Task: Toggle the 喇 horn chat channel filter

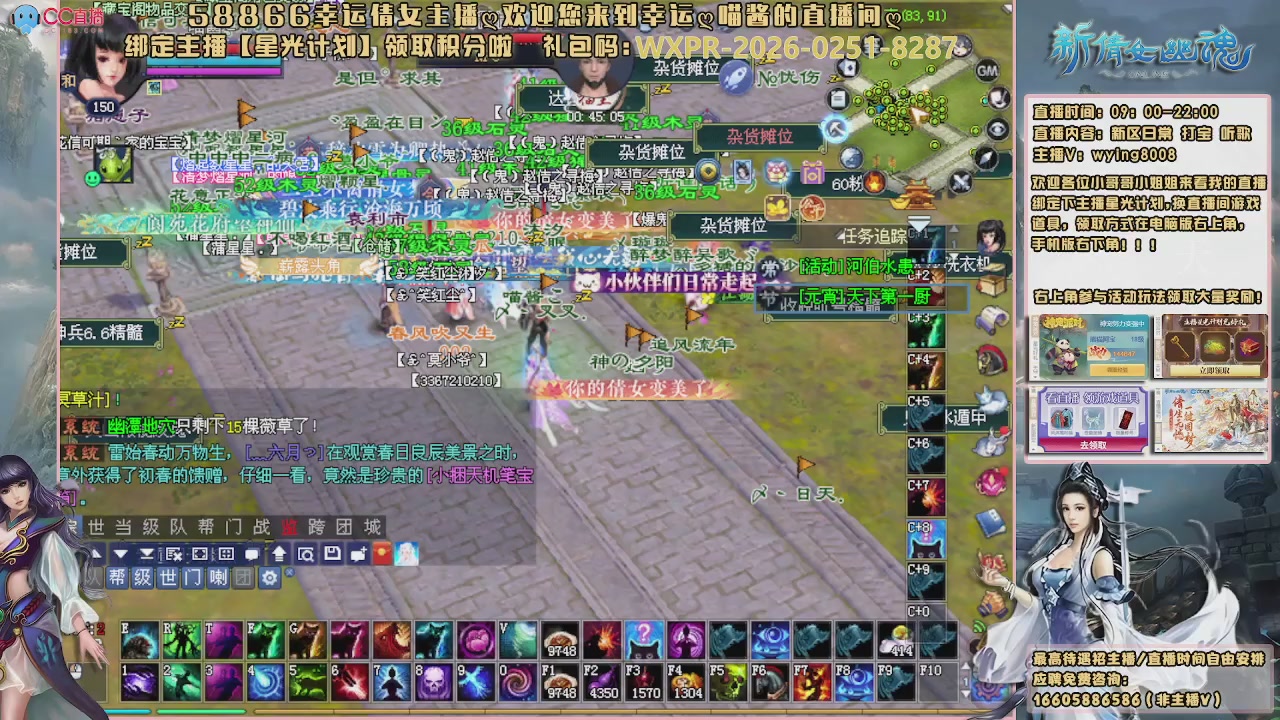Action: tap(219, 578)
